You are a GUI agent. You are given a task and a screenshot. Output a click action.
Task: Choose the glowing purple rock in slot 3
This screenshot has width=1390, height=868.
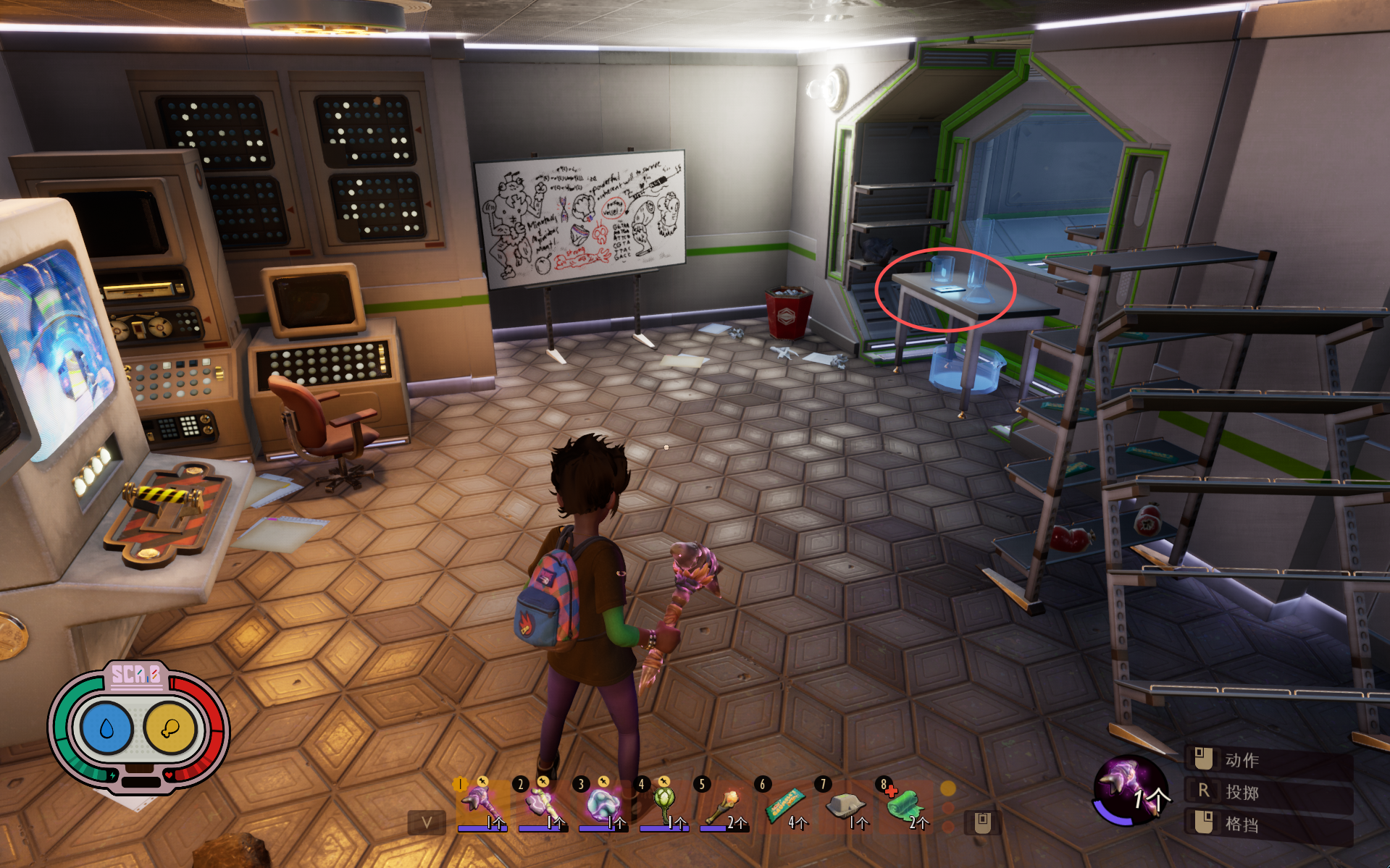click(603, 805)
